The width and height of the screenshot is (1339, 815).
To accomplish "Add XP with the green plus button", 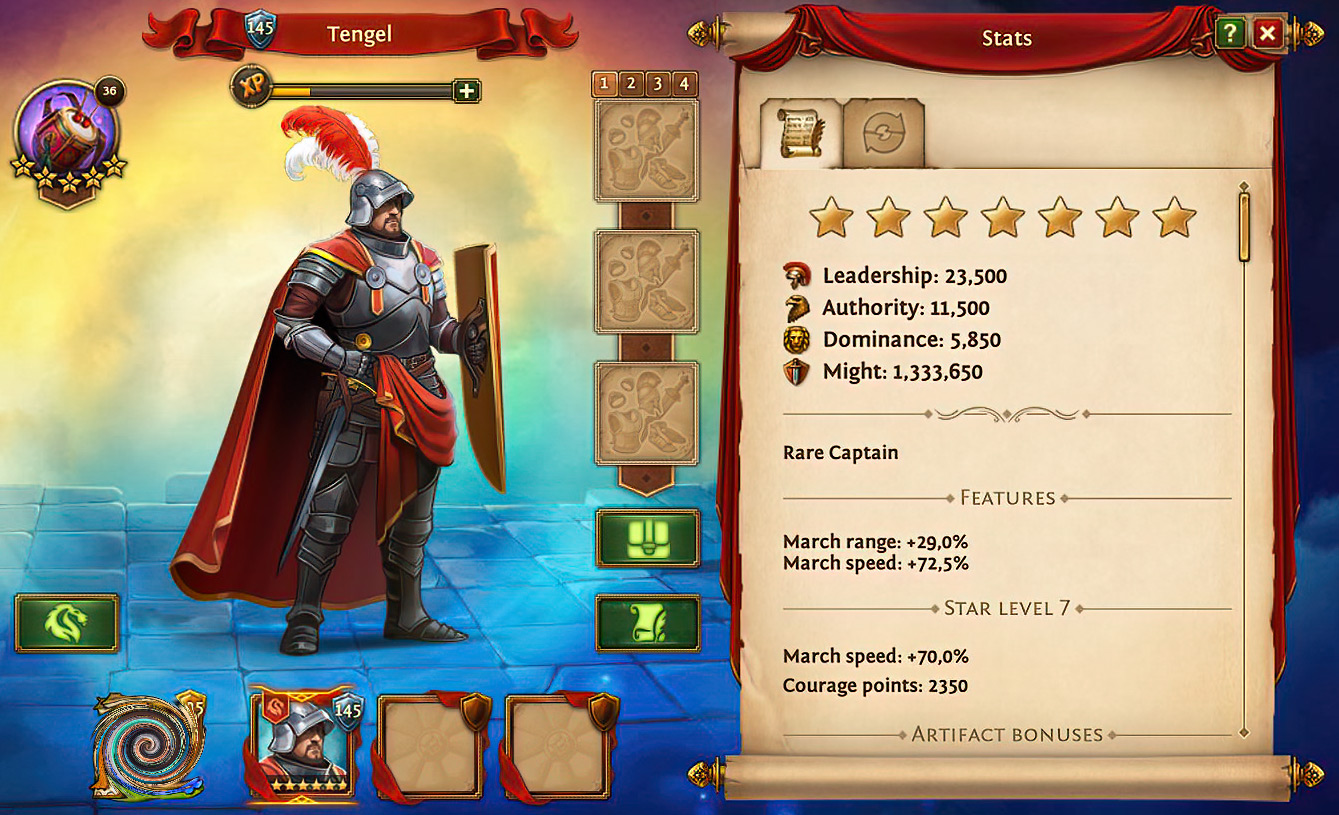I will pos(466,91).
